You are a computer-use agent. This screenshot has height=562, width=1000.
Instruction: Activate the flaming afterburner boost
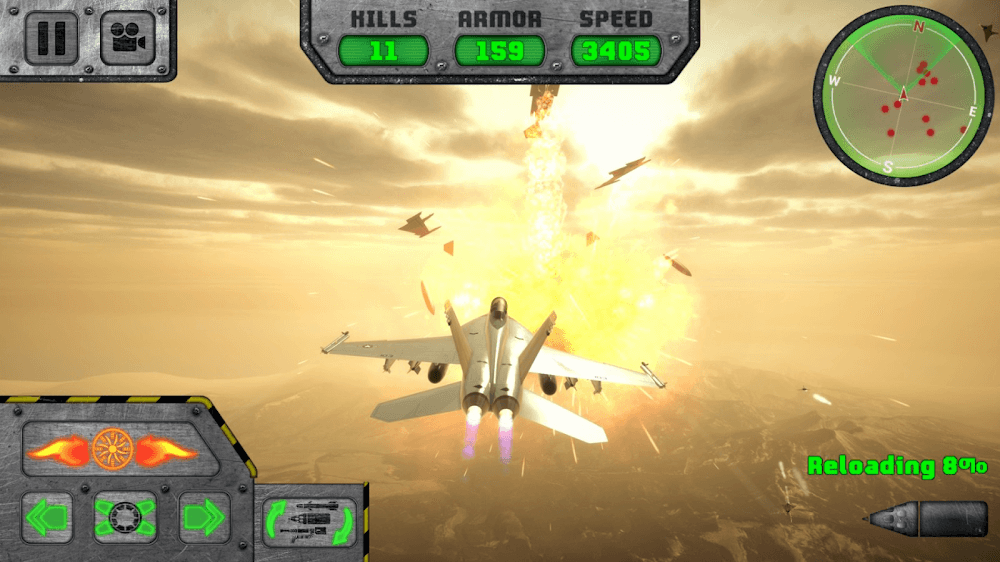[111, 450]
